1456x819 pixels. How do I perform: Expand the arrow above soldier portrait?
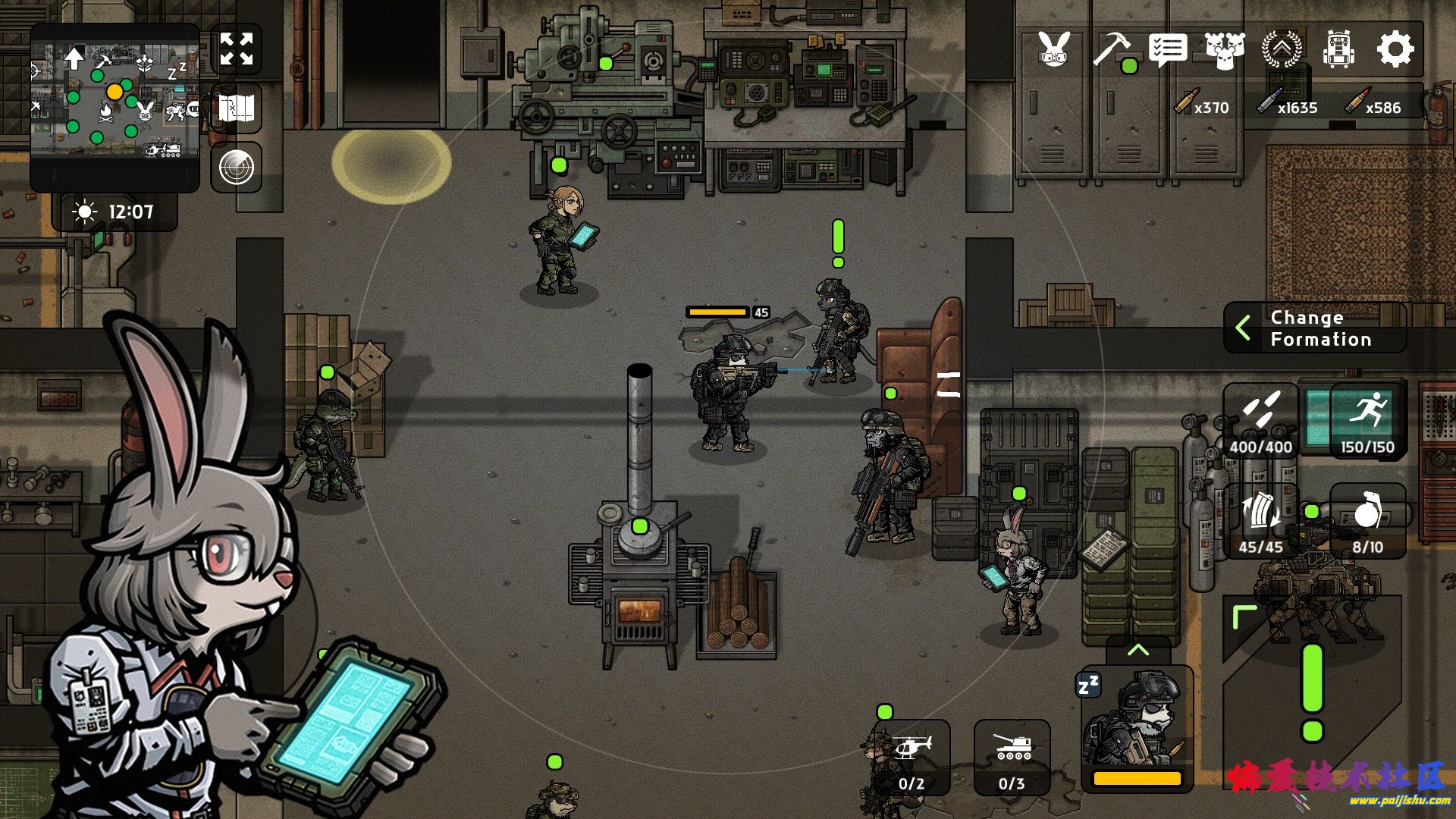click(x=1137, y=650)
